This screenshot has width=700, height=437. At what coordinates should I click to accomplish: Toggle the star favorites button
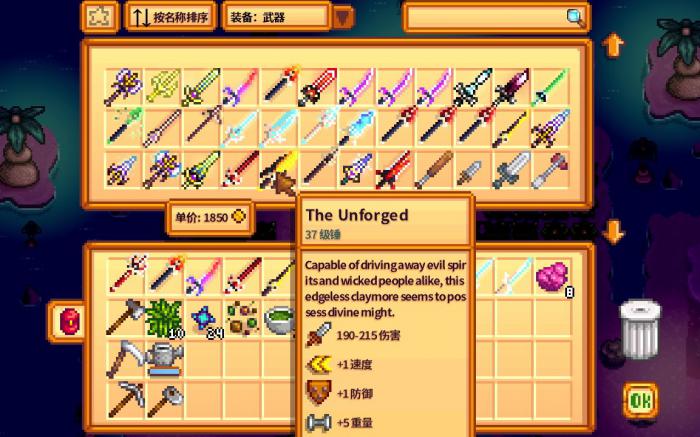[99, 17]
